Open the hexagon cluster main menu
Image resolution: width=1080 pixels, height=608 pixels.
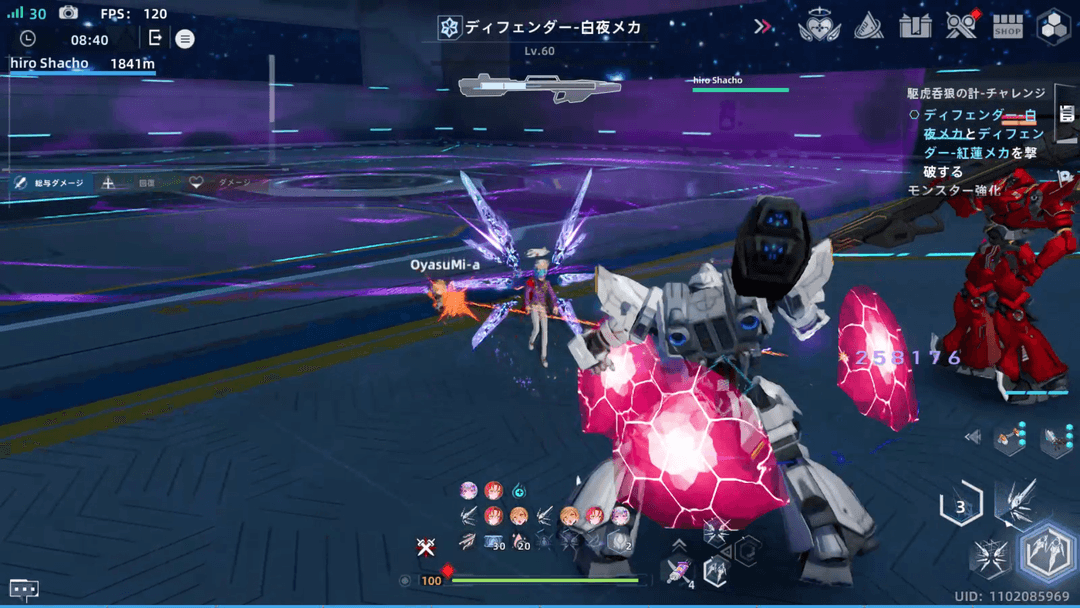[1053, 27]
